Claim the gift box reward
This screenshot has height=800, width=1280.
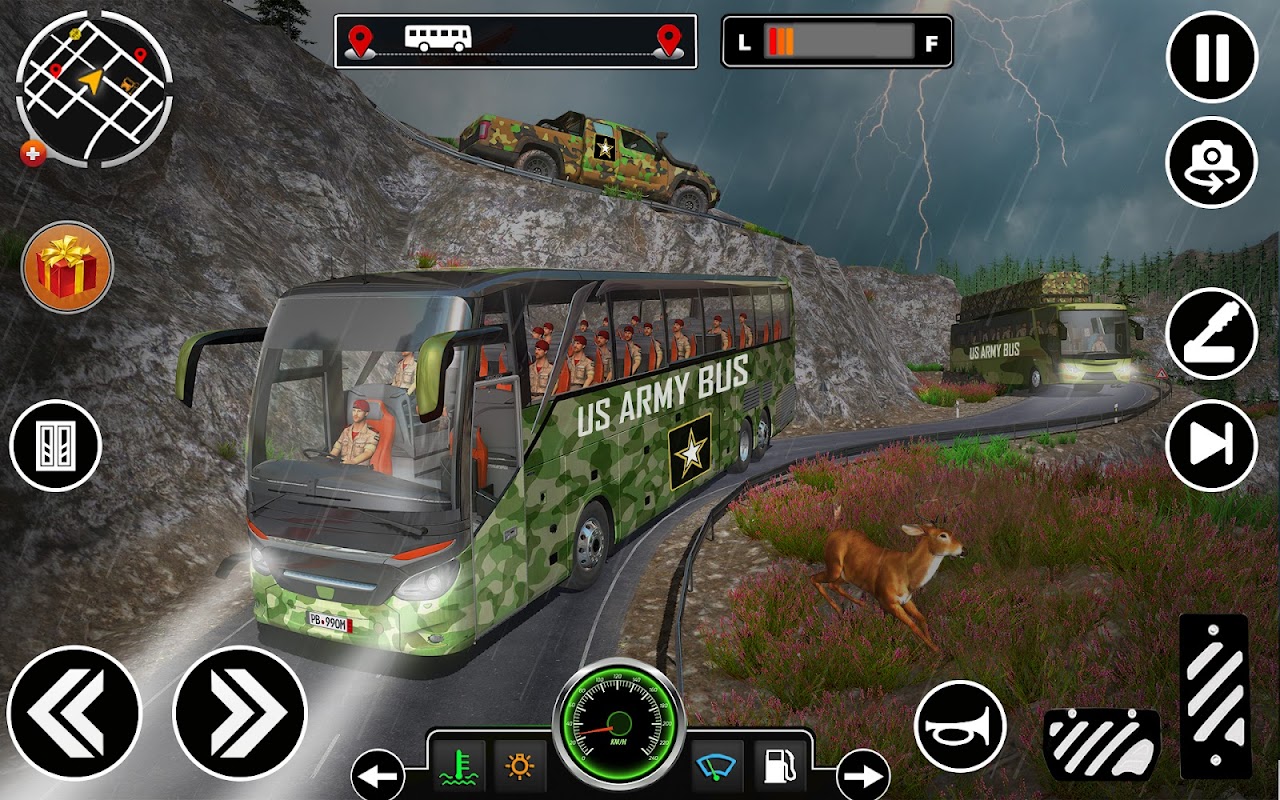click(x=67, y=267)
